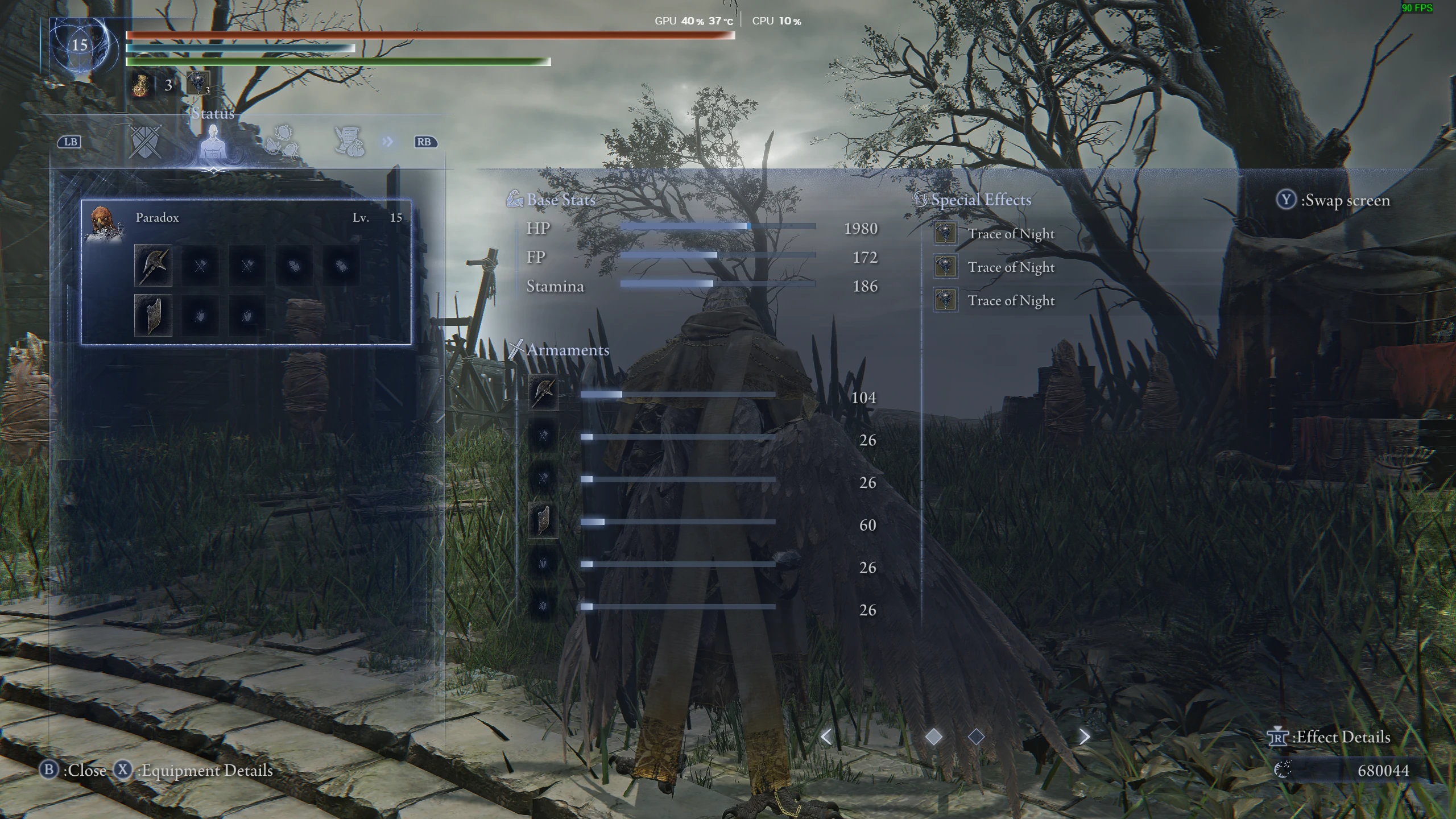1456x819 pixels.
Task: Open Equipment Details via the X prompt
Action: tap(122, 771)
